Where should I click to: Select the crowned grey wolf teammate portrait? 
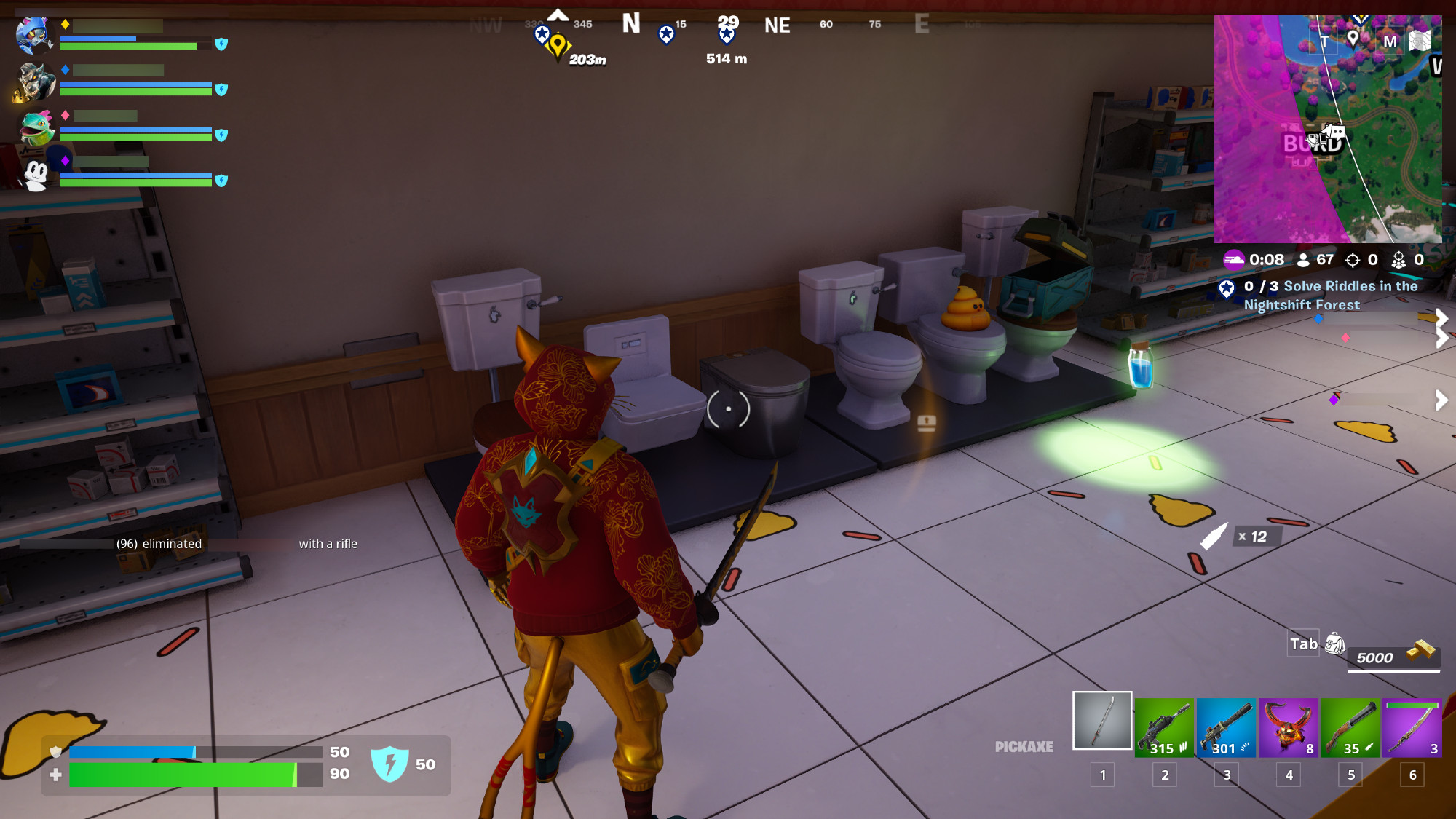[33, 82]
